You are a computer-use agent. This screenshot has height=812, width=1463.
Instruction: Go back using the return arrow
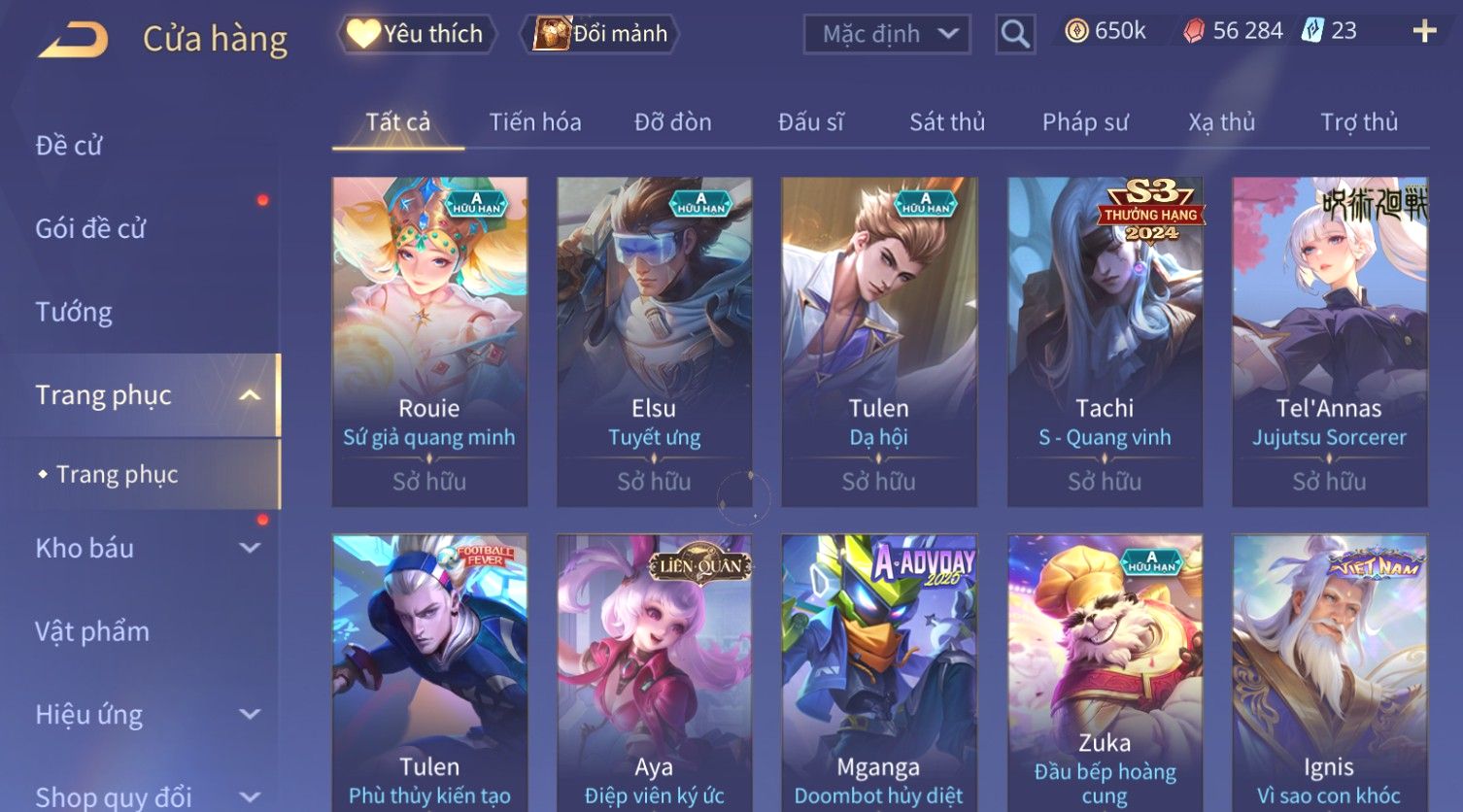[73, 39]
